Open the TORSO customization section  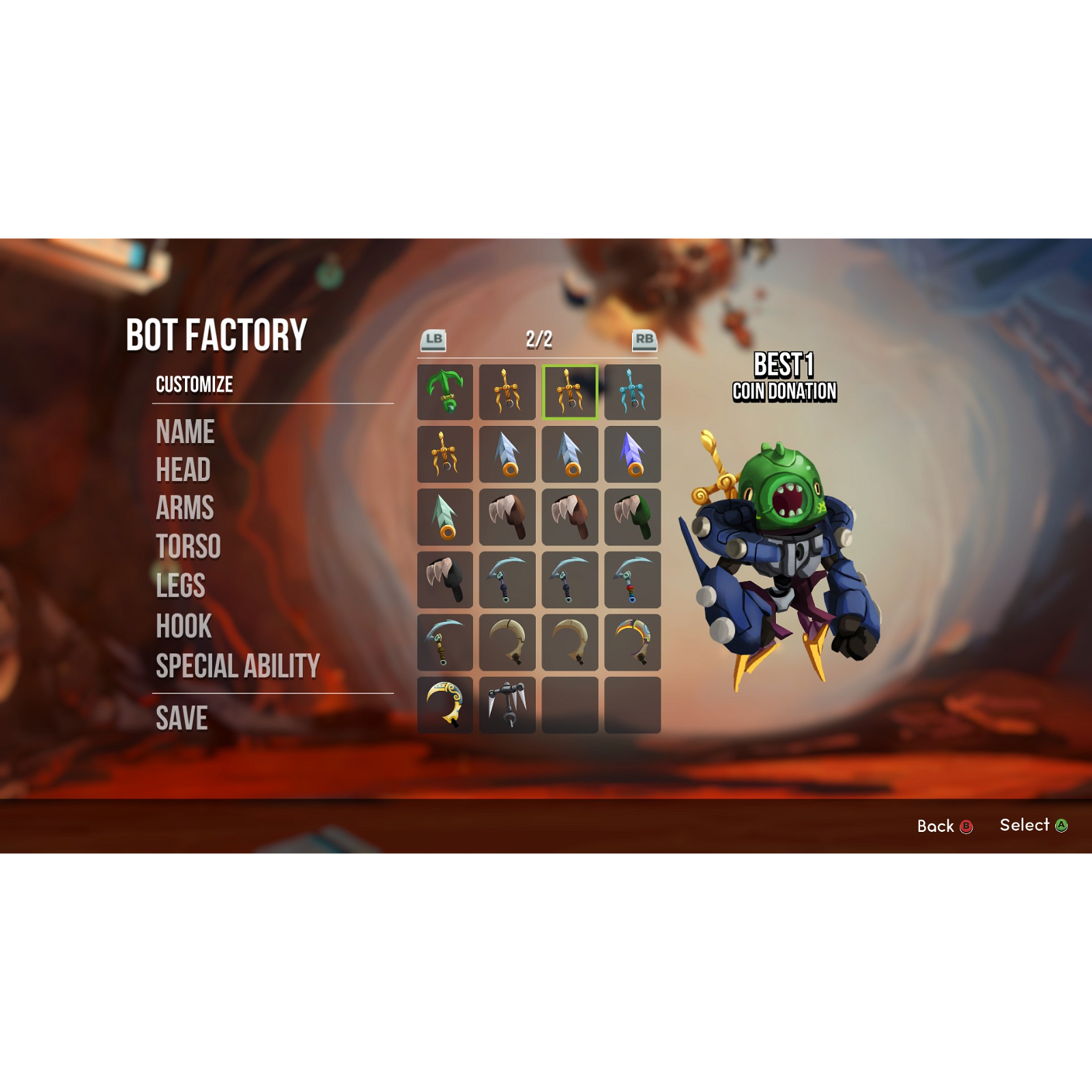188,547
